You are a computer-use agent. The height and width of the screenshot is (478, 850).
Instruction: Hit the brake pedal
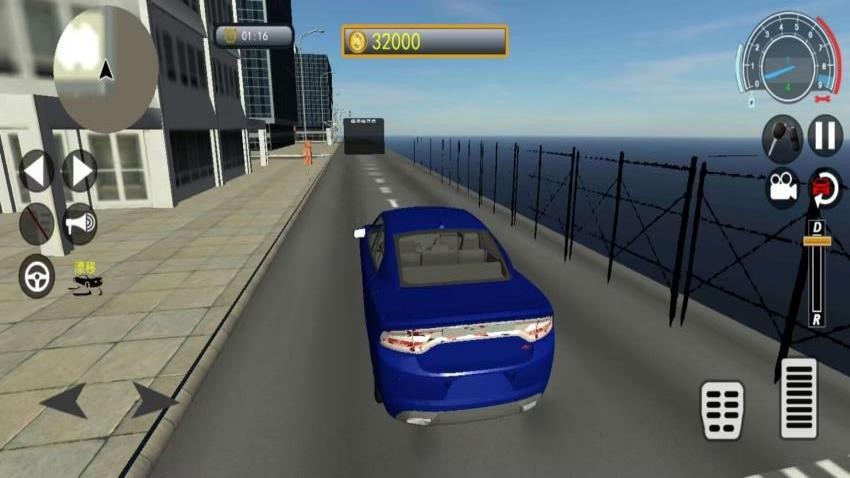pos(722,409)
